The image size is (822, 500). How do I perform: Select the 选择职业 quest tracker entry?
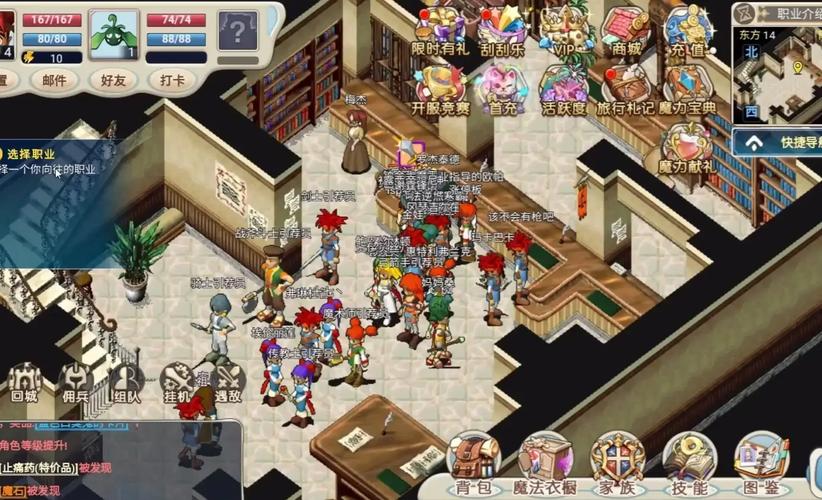click(50, 161)
